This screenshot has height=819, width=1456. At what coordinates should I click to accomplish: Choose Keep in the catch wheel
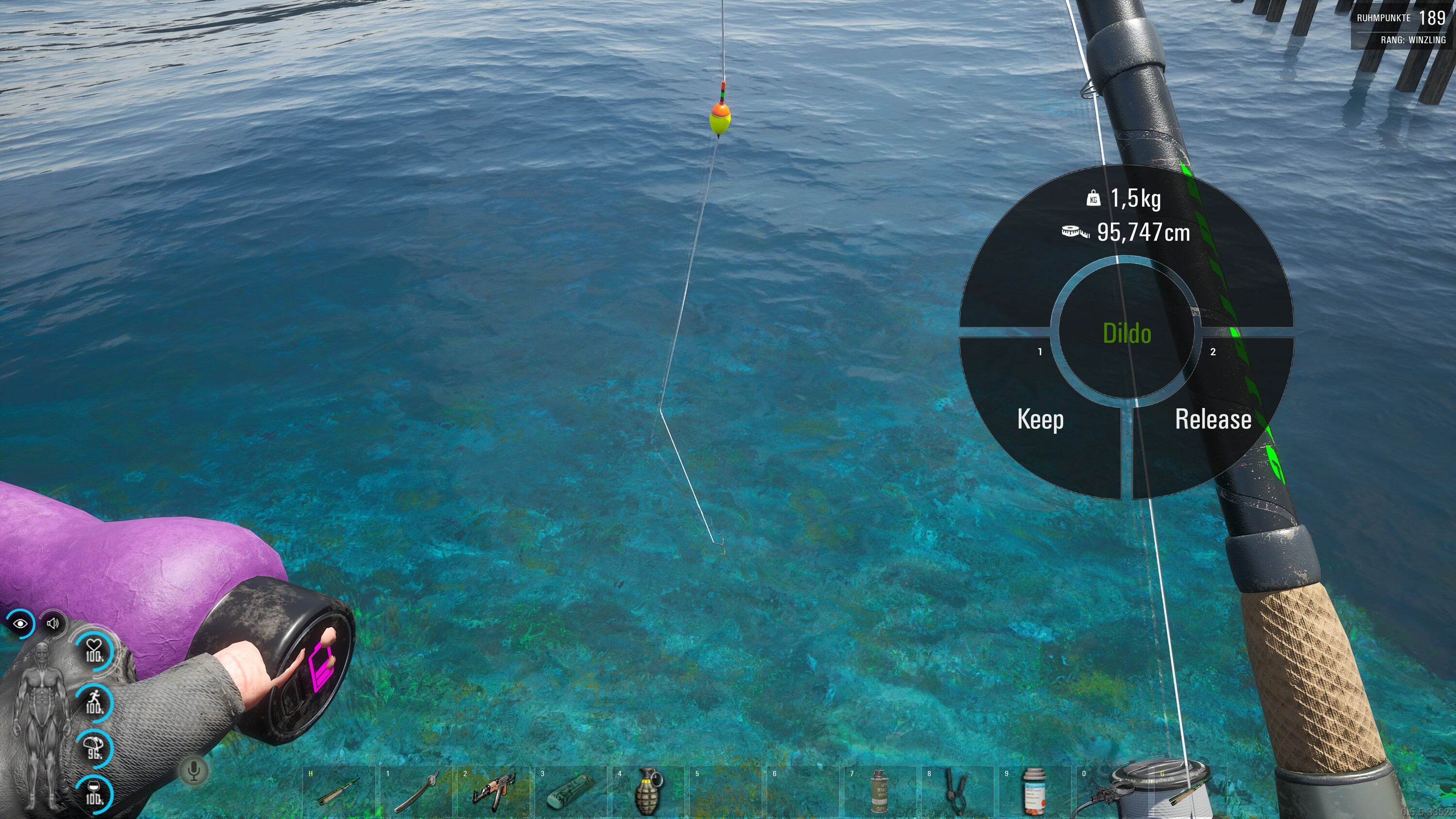coord(1040,419)
